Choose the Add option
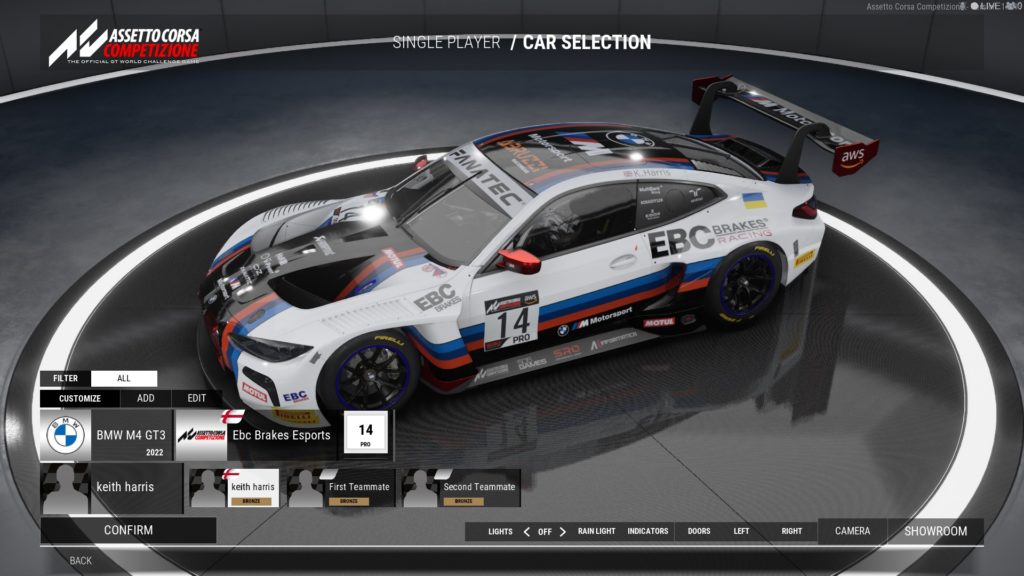 (145, 398)
